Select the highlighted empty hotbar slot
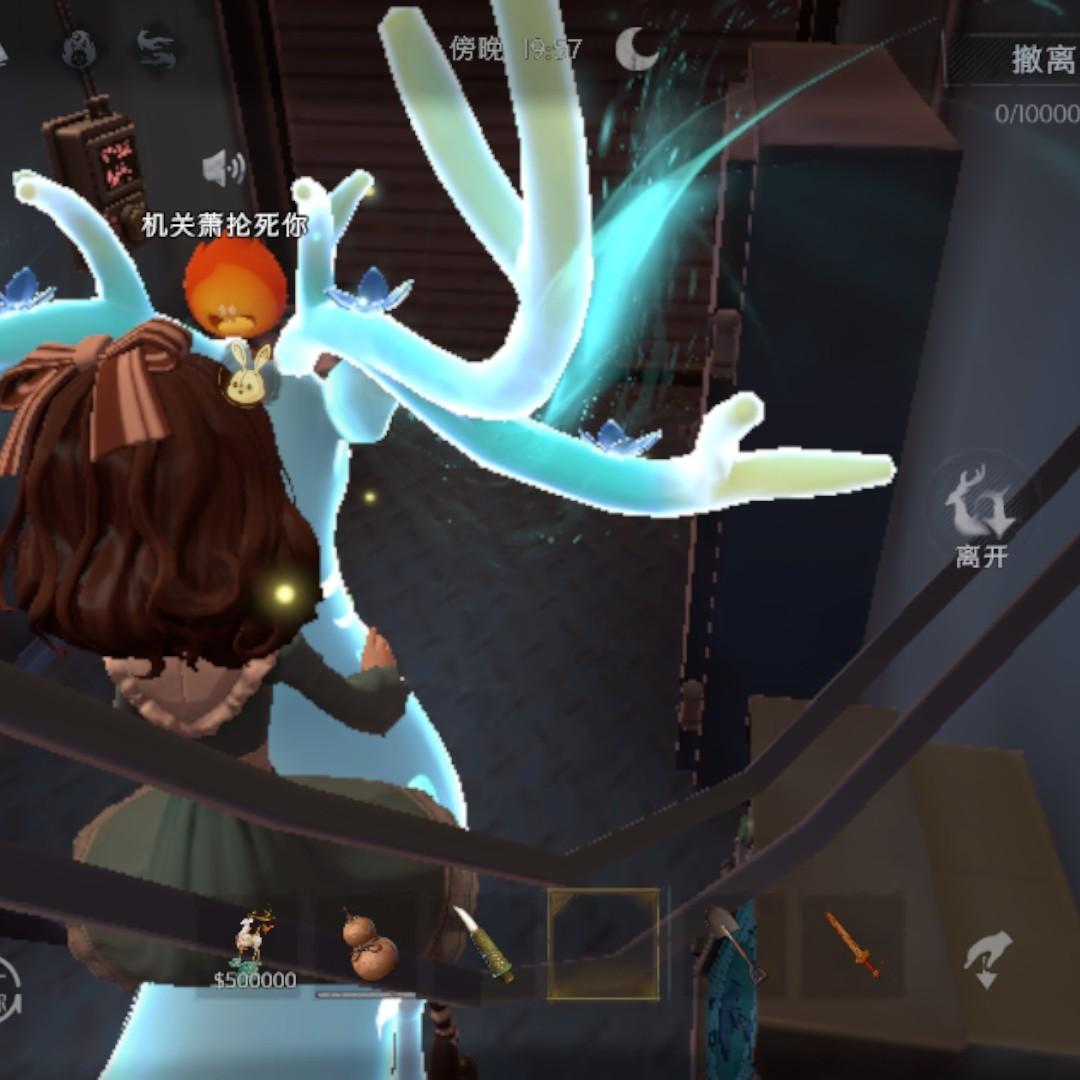This screenshot has height=1080, width=1080. [x=603, y=944]
